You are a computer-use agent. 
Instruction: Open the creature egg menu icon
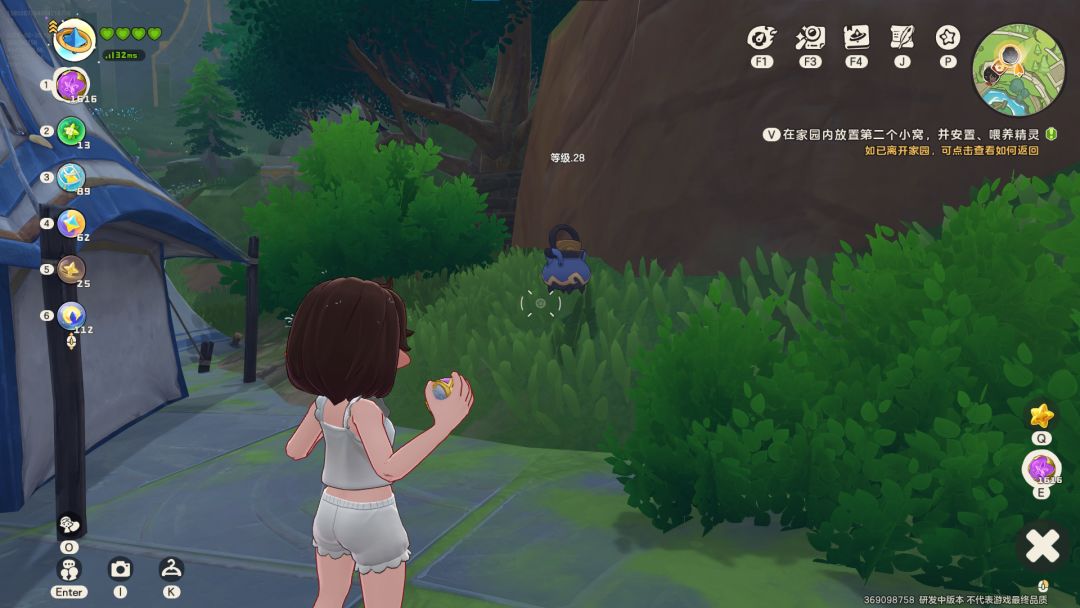click(x=762, y=38)
